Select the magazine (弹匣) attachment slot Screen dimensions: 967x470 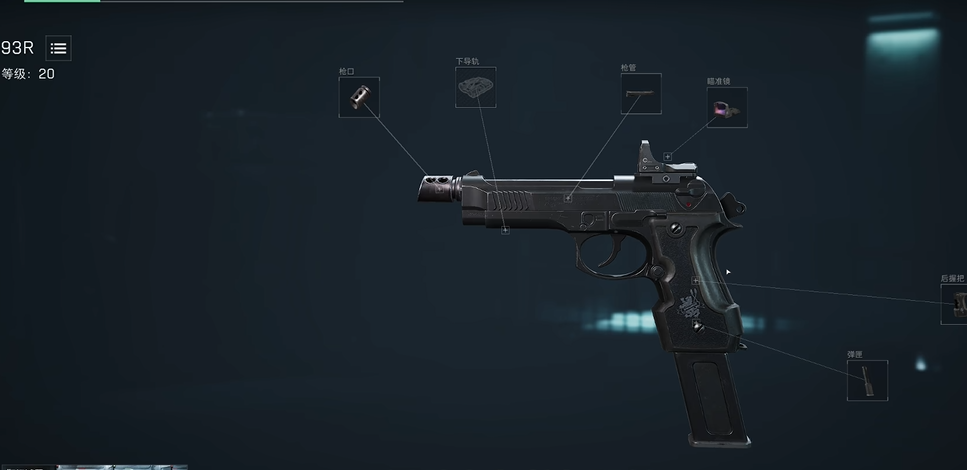pos(867,380)
